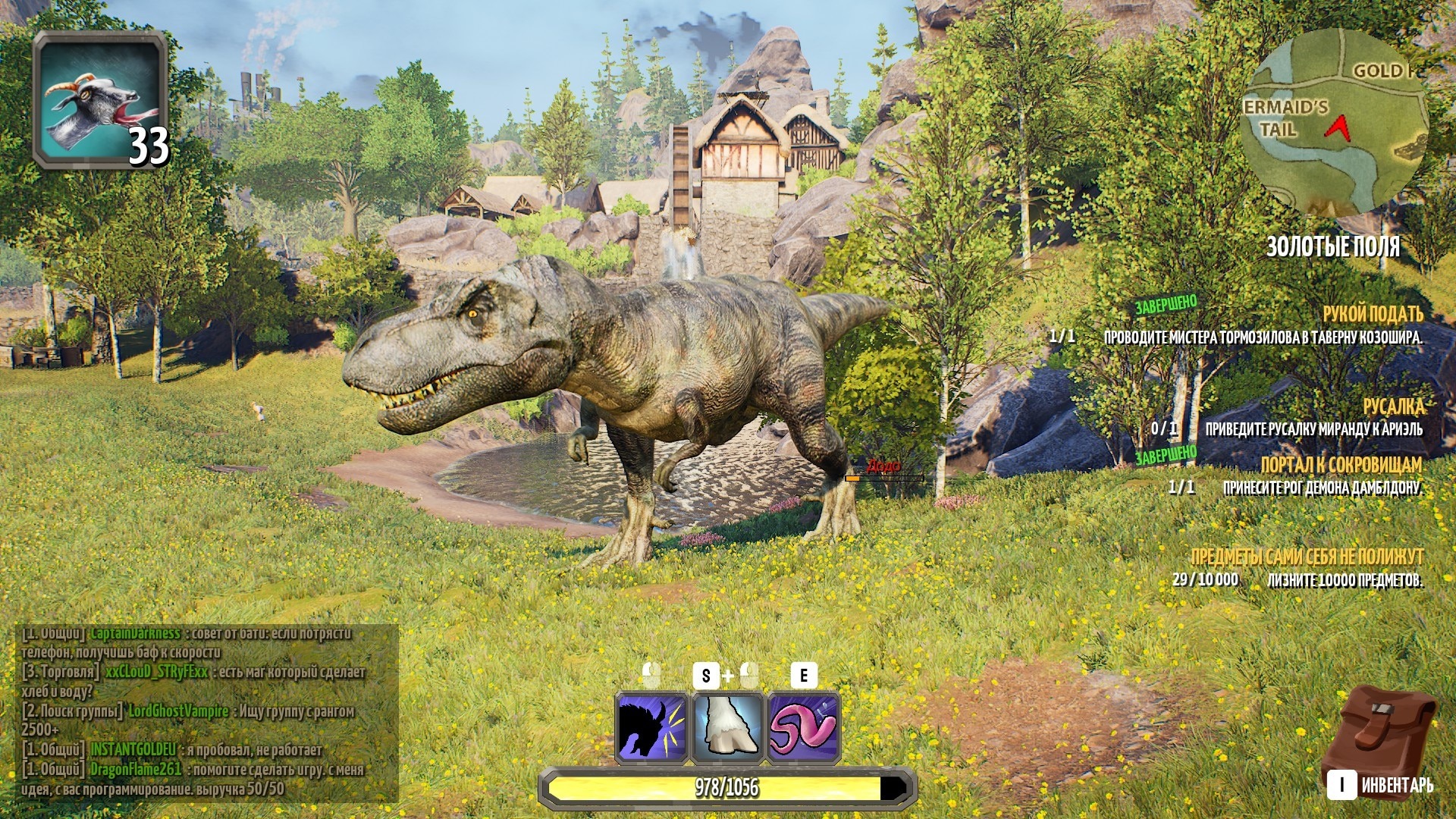The height and width of the screenshot is (819, 1456).
Task: Select the Русалка quest in the tracker
Action: click(1393, 407)
